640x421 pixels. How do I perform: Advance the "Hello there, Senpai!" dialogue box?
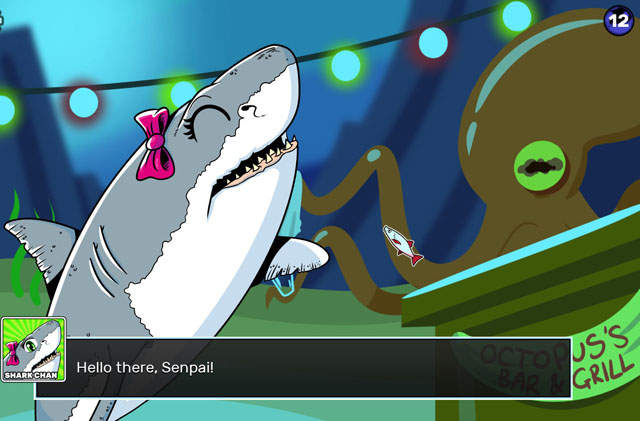[x=318, y=368]
